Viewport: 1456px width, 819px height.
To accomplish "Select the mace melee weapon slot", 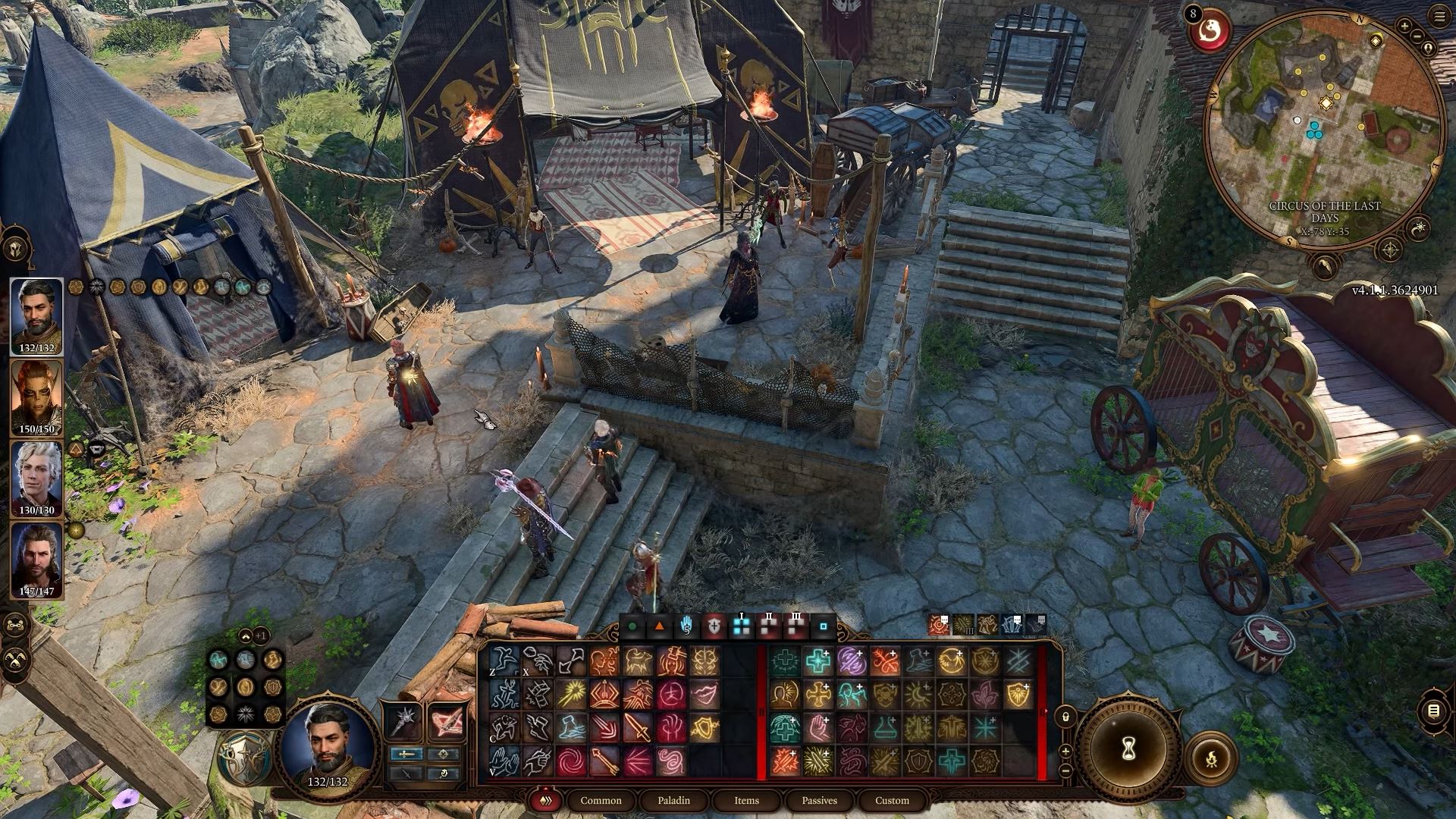I will (403, 721).
